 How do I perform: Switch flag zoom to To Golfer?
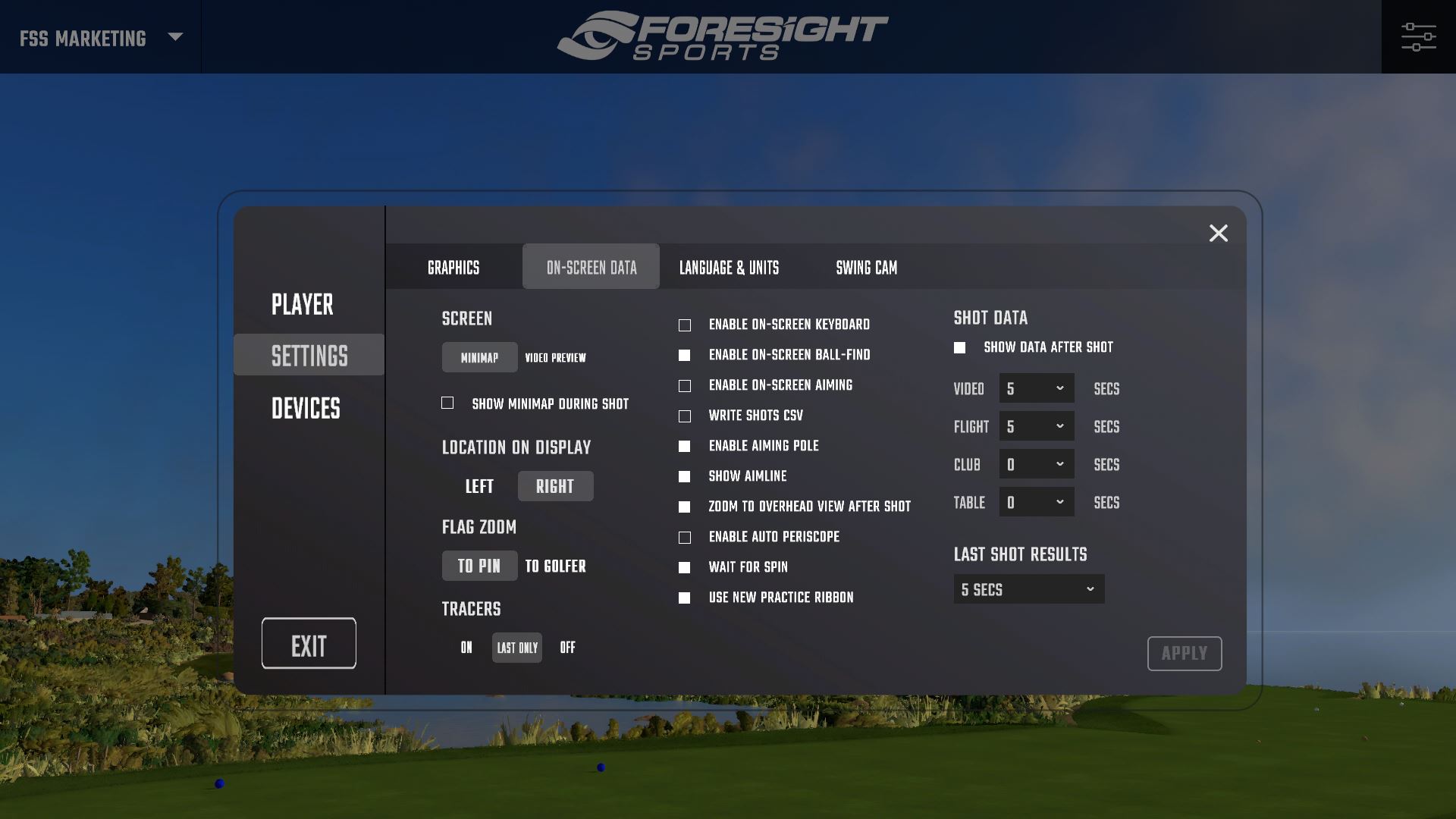[555, 566]
